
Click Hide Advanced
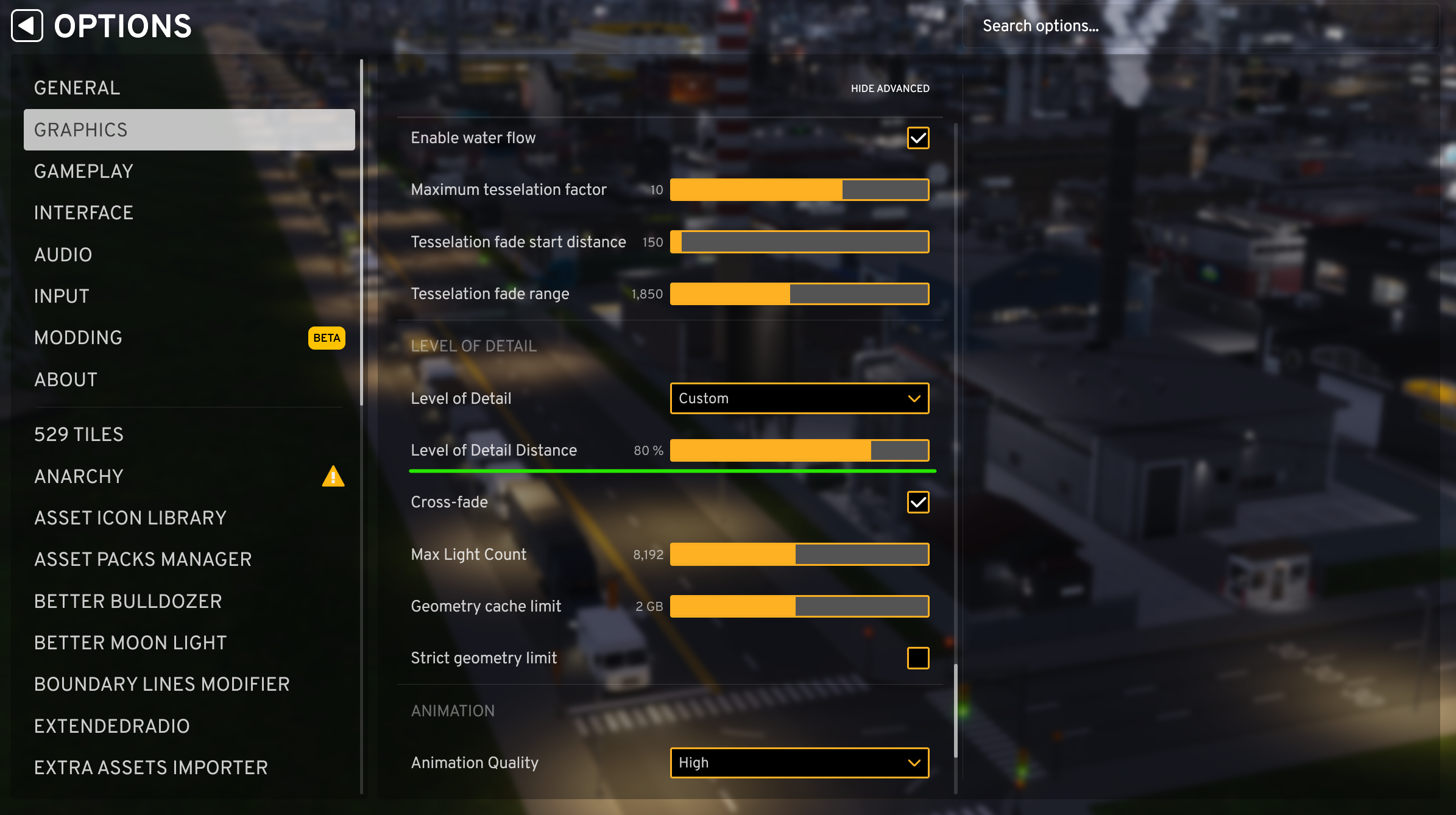pyautogui.click(x=890, y=88)
